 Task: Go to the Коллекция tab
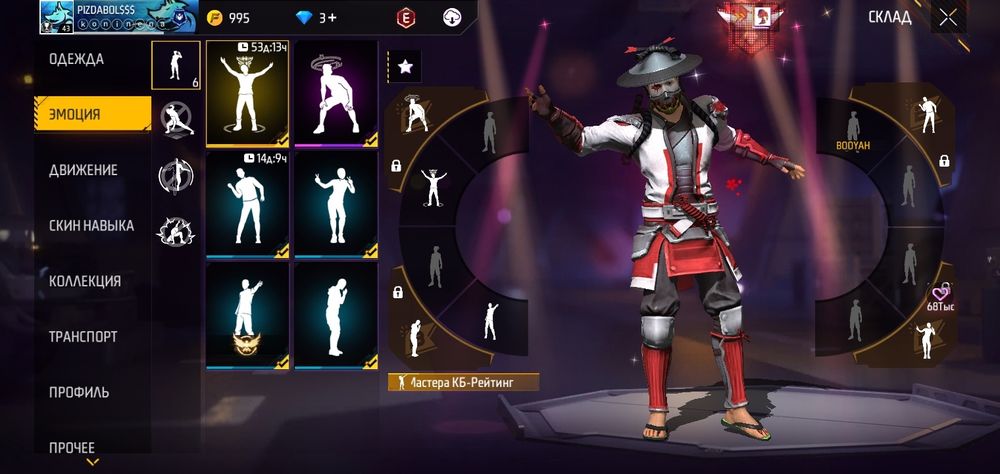pyautogui.click(x=85, y=281)
